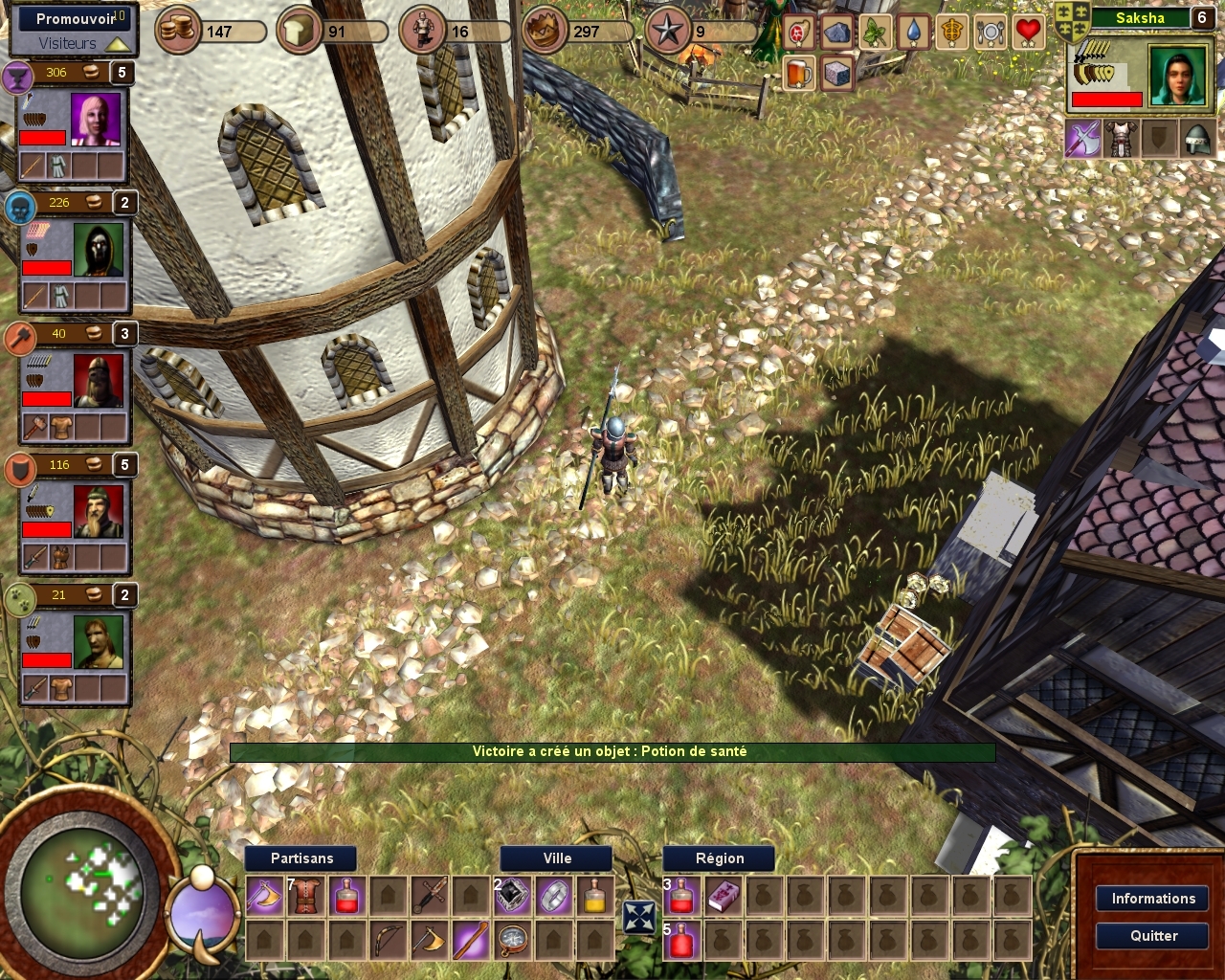This screenshot has height=980, width=1225.
Task: Click the four-arrow transfer button
Action: (638, 917)
